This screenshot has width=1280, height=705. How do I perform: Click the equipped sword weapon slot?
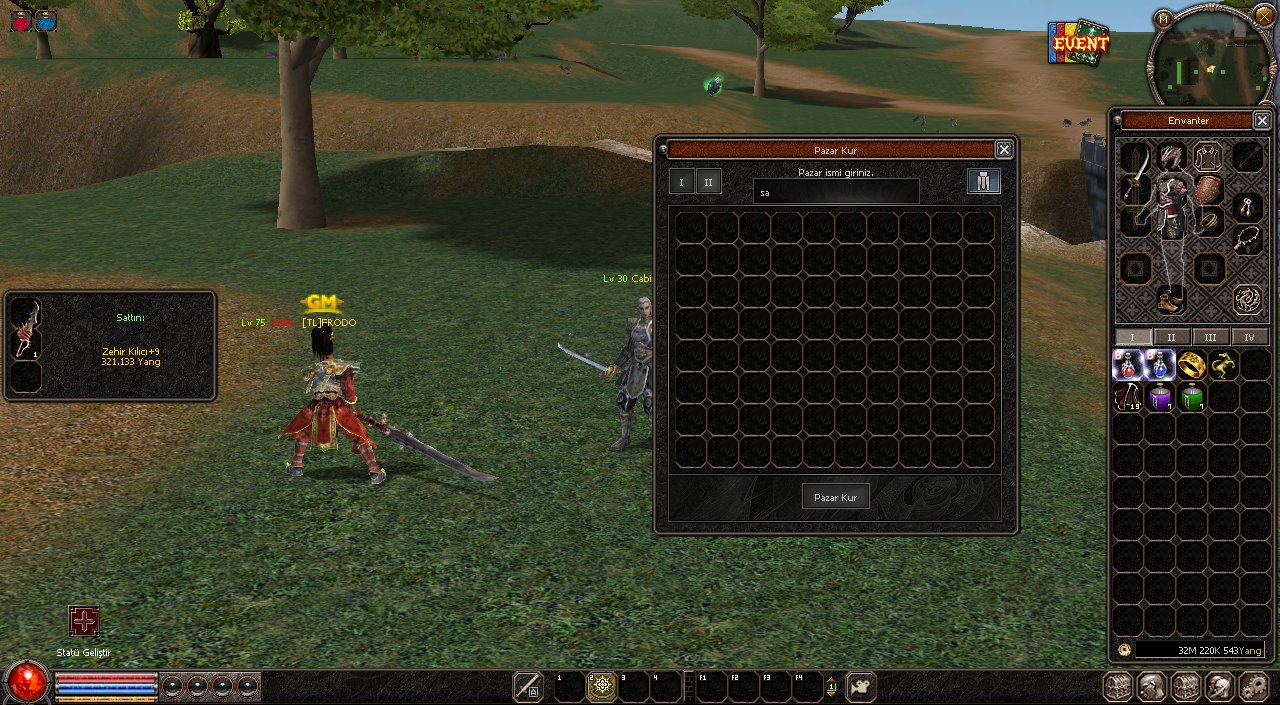point(1133,188)
